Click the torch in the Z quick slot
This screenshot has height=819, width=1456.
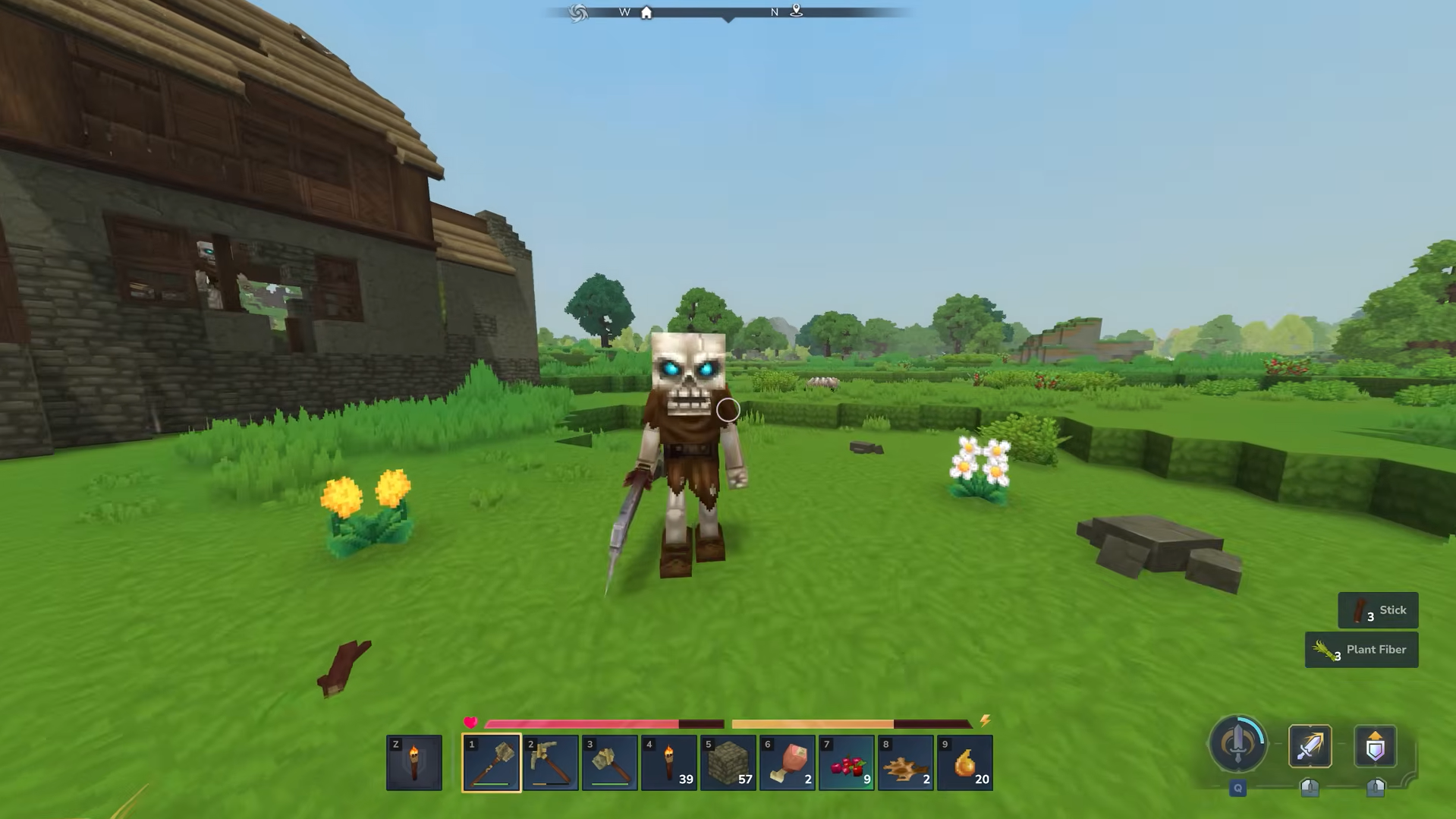tap(414, 762)
